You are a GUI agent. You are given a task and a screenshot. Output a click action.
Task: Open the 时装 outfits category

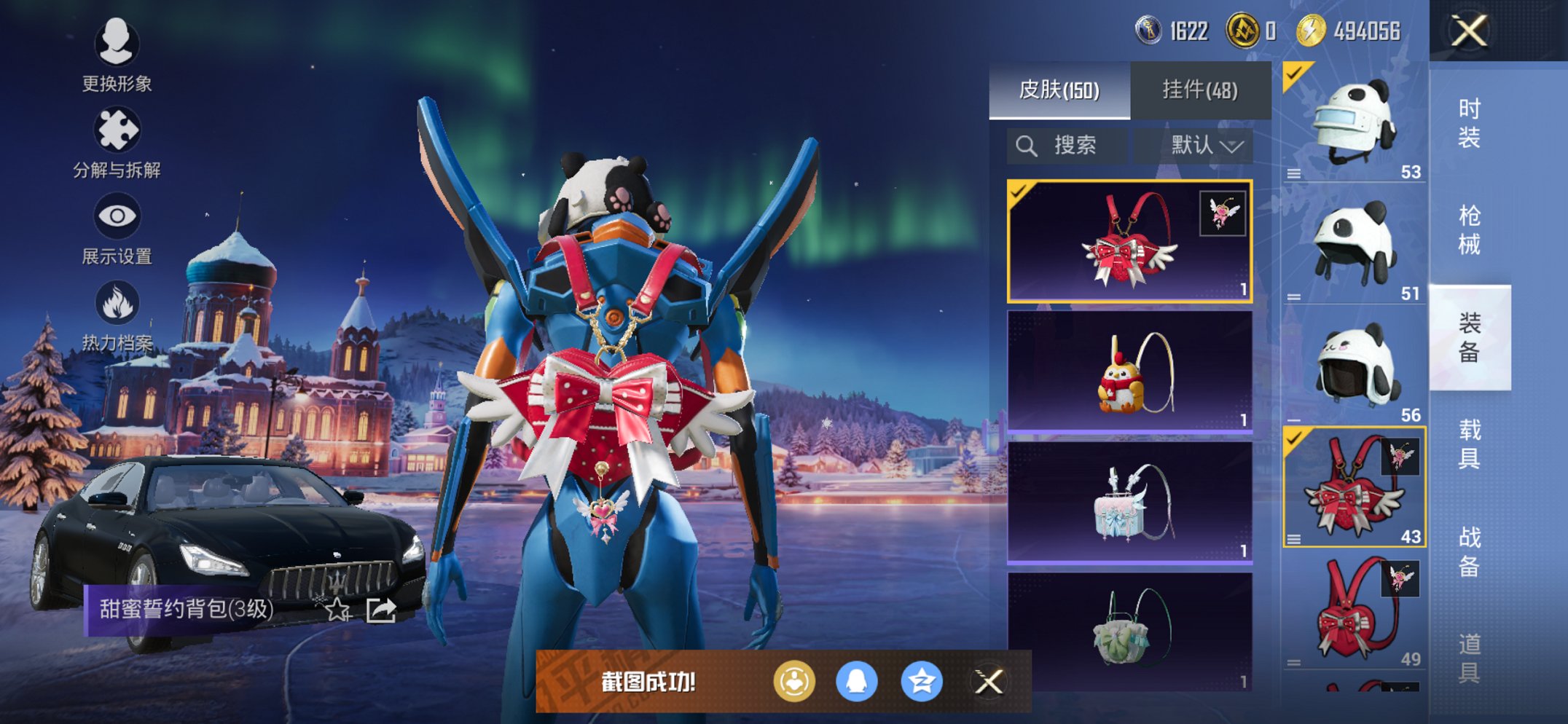pos(1469,123)
